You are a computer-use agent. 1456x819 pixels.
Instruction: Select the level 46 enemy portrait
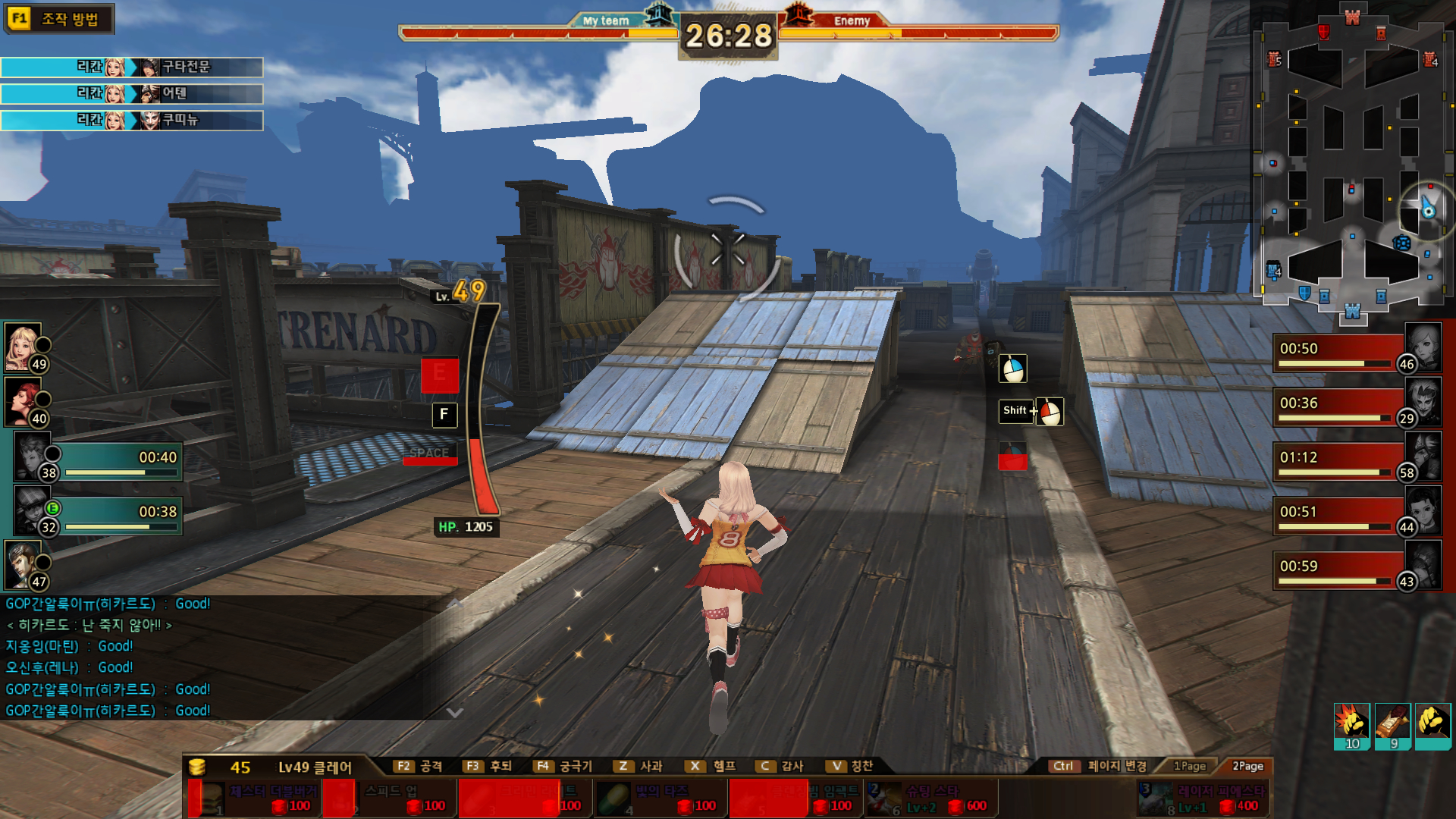coord(1423,347)
